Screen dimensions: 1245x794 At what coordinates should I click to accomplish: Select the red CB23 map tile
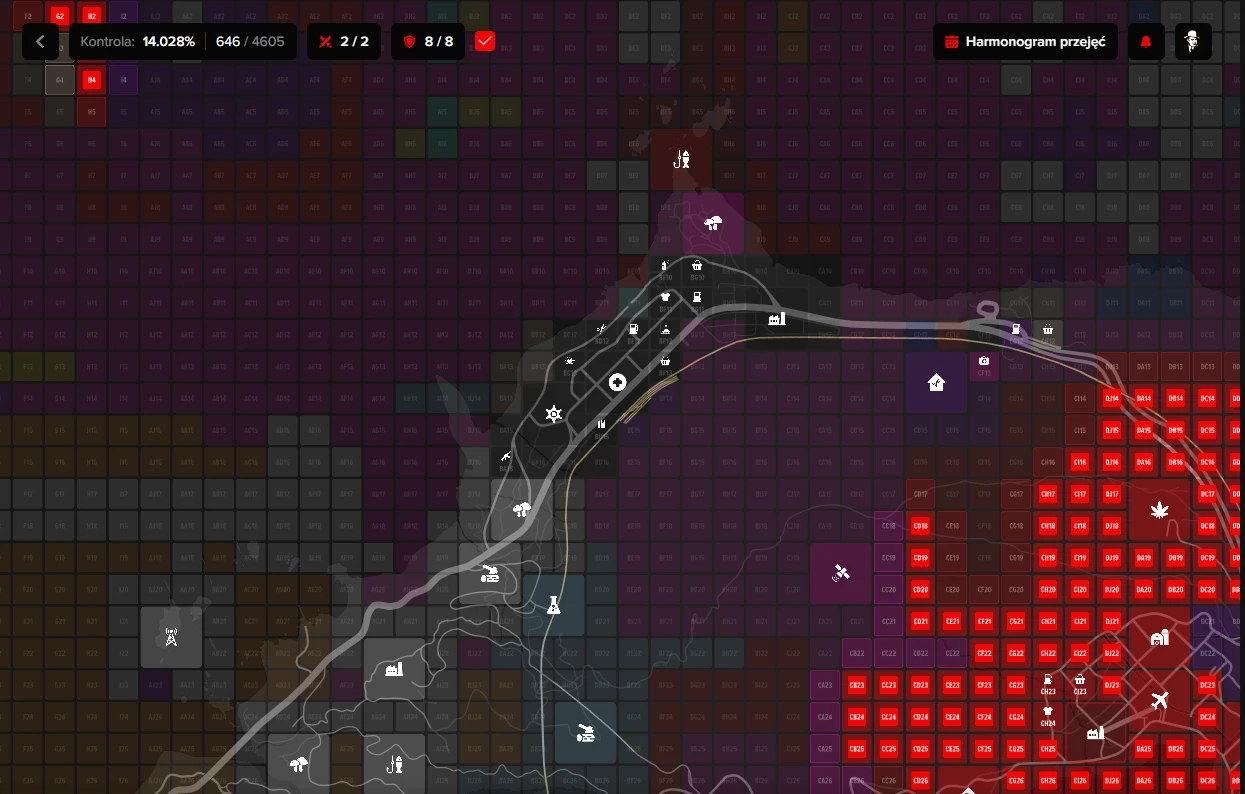coord(856,685)
